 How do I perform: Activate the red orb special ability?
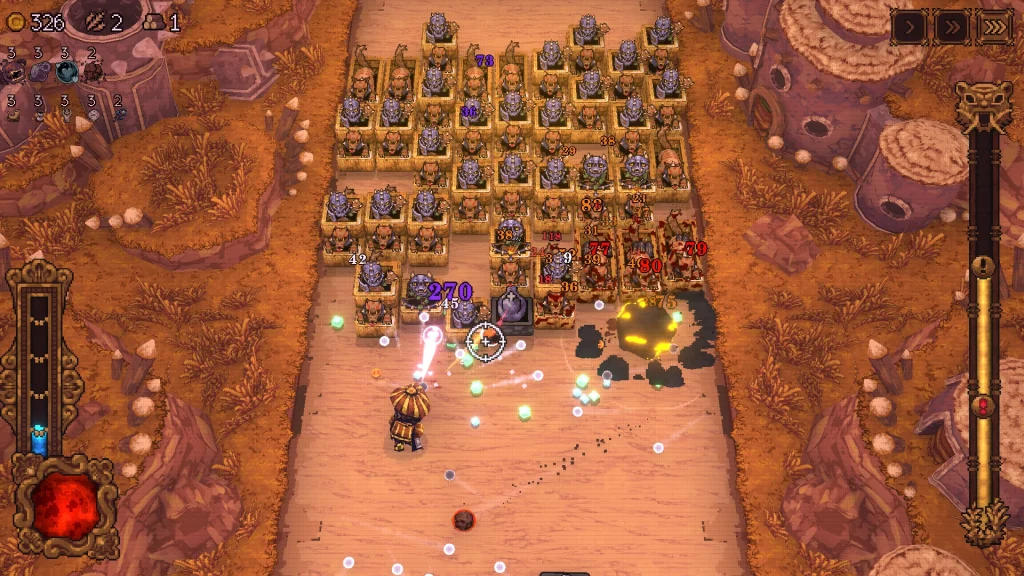click(x=66, y=507)
